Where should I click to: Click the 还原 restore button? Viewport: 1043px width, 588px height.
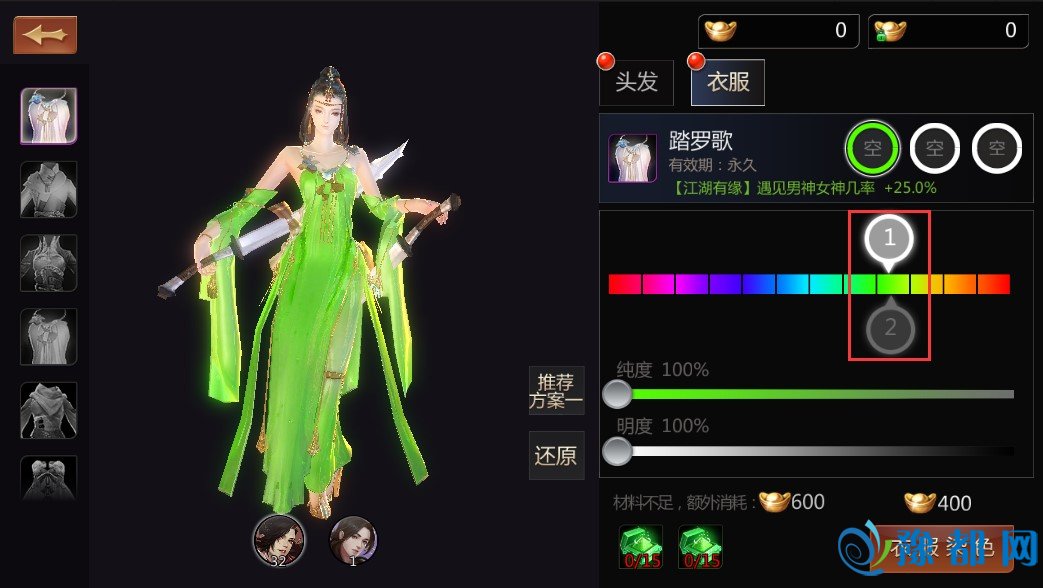tap(556, 456)
